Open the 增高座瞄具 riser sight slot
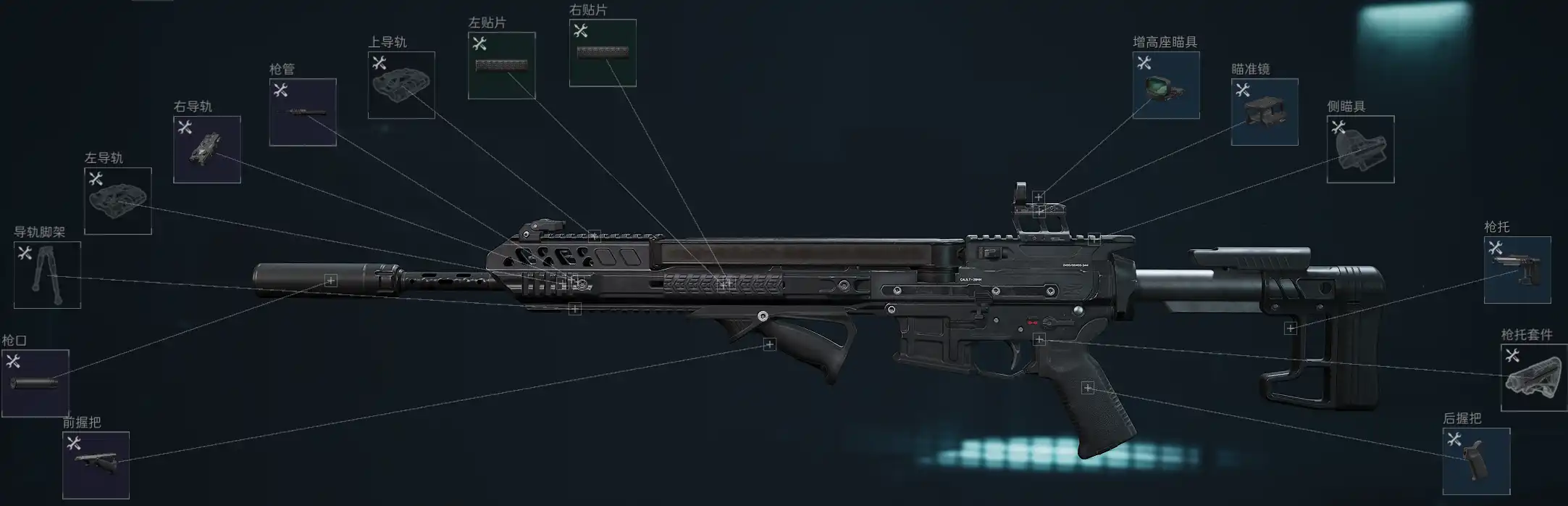Screen dimensions: 1568x506 (x=1165, y=85)
